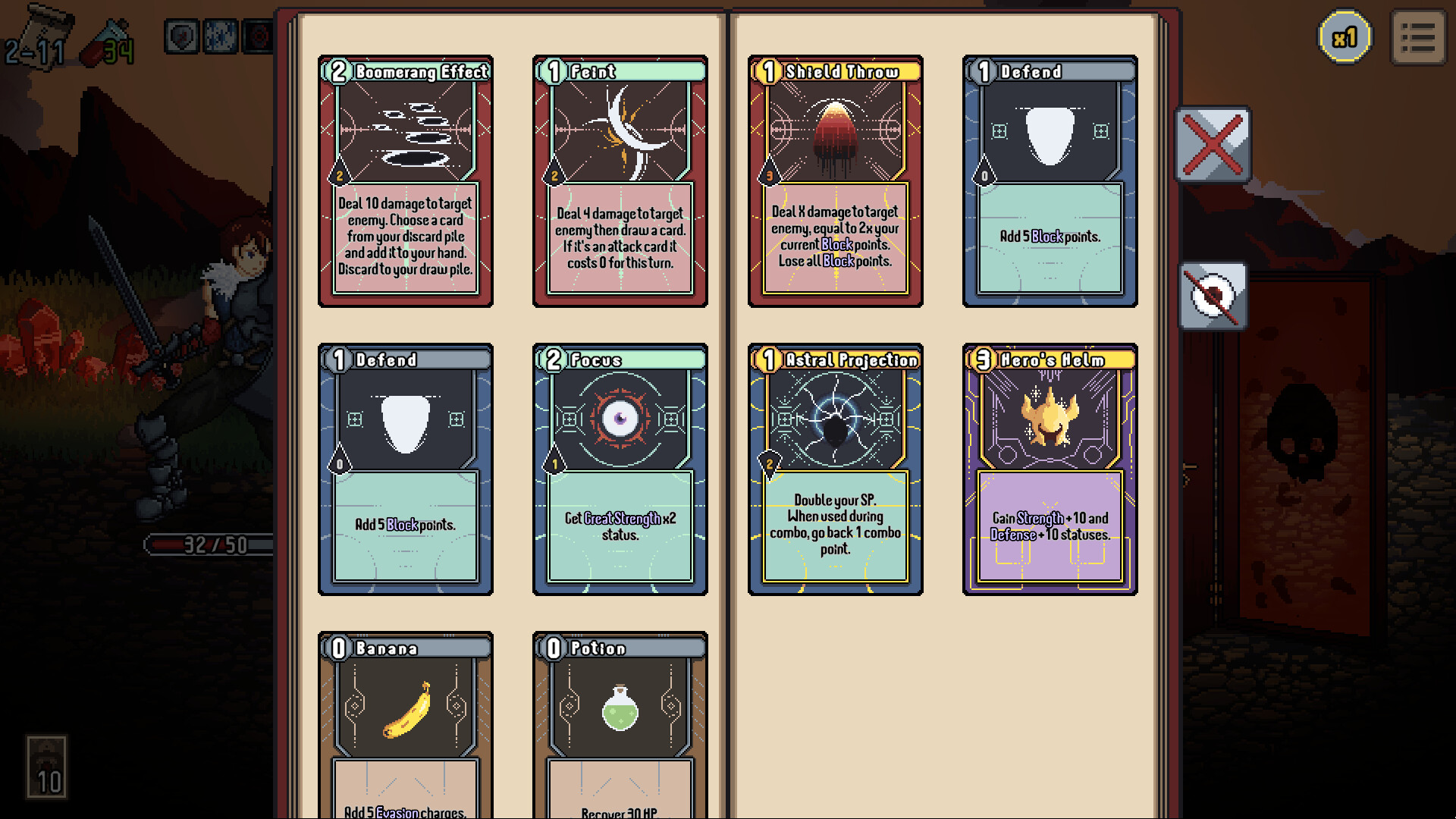Screen dimensions: 1456x819
Task: Select the Boomerang Effect card
Action: (x=405, y=182)
